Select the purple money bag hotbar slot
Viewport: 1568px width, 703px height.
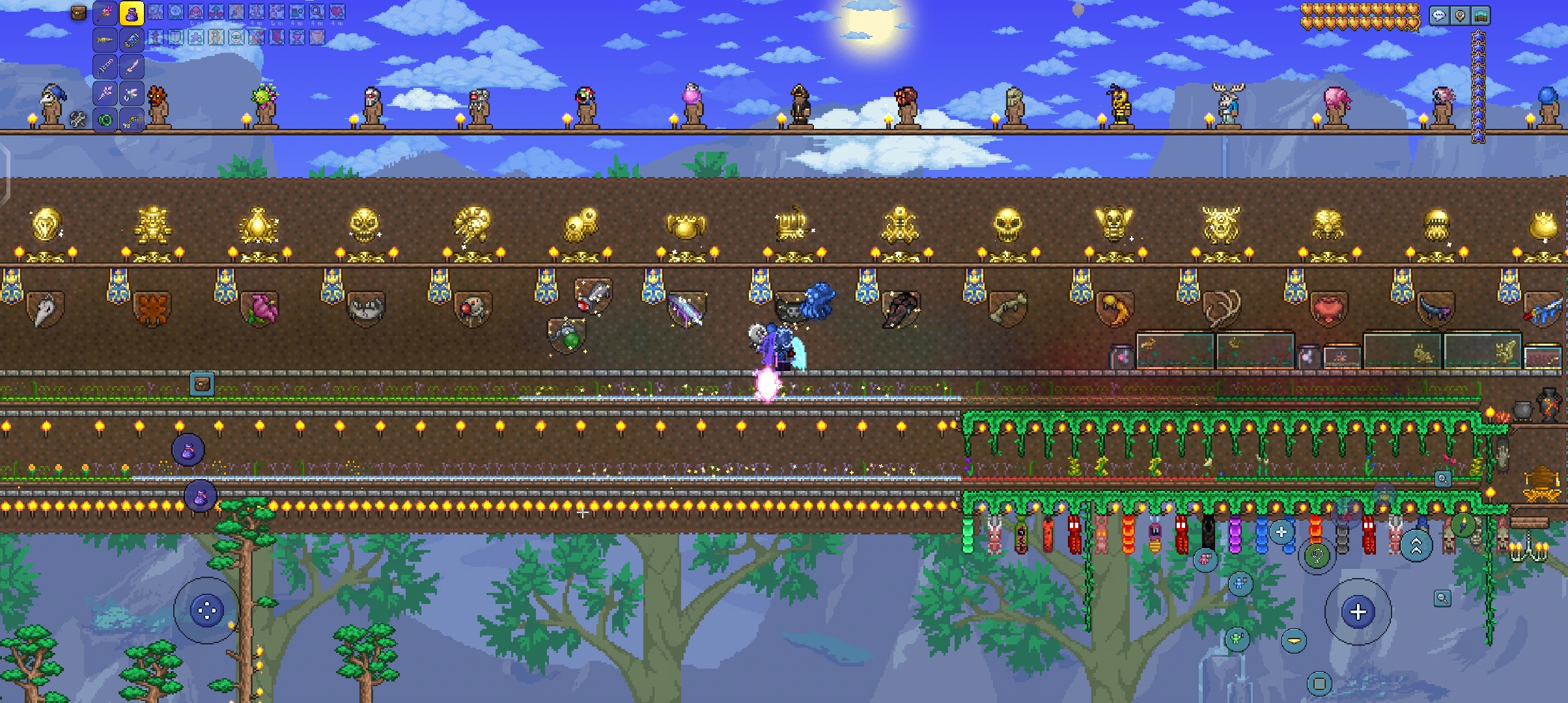(132, 13)
